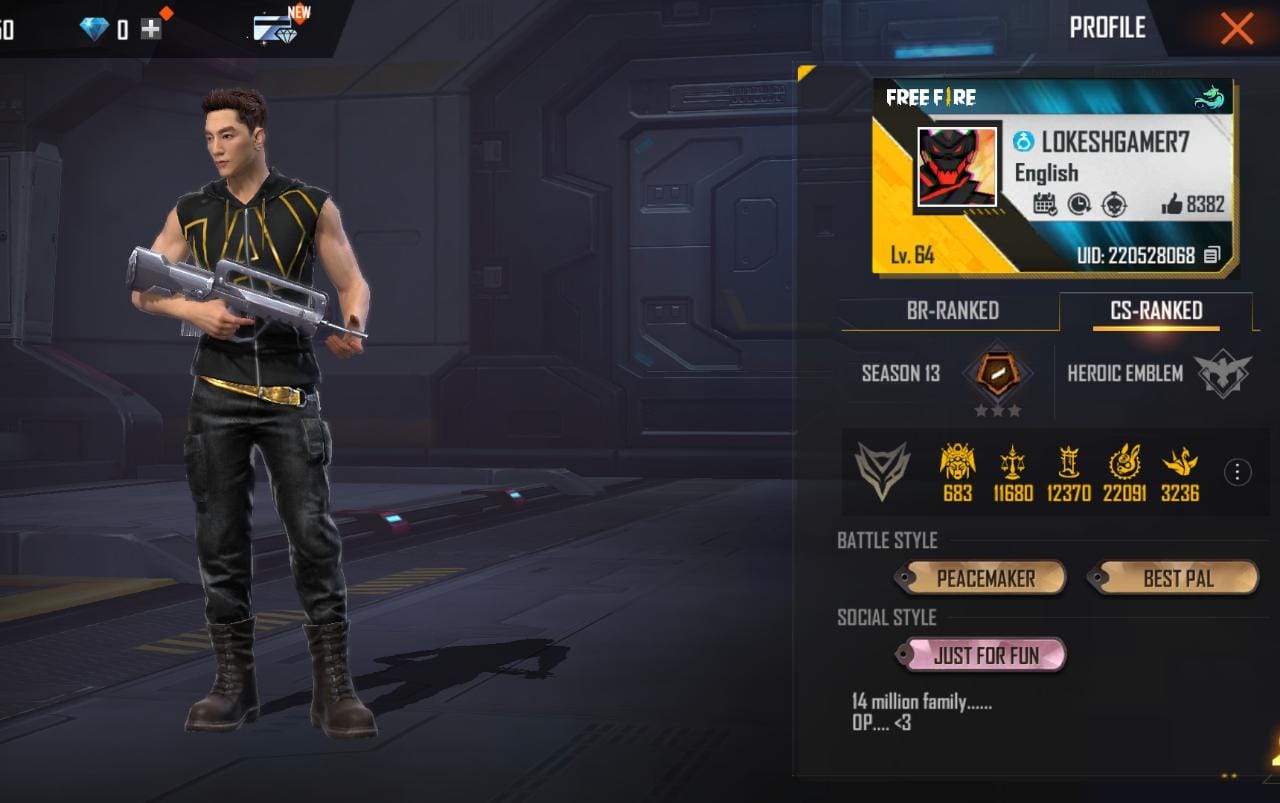
Task: Click the gold mask stat icon
Action: (x=957, y=462)
